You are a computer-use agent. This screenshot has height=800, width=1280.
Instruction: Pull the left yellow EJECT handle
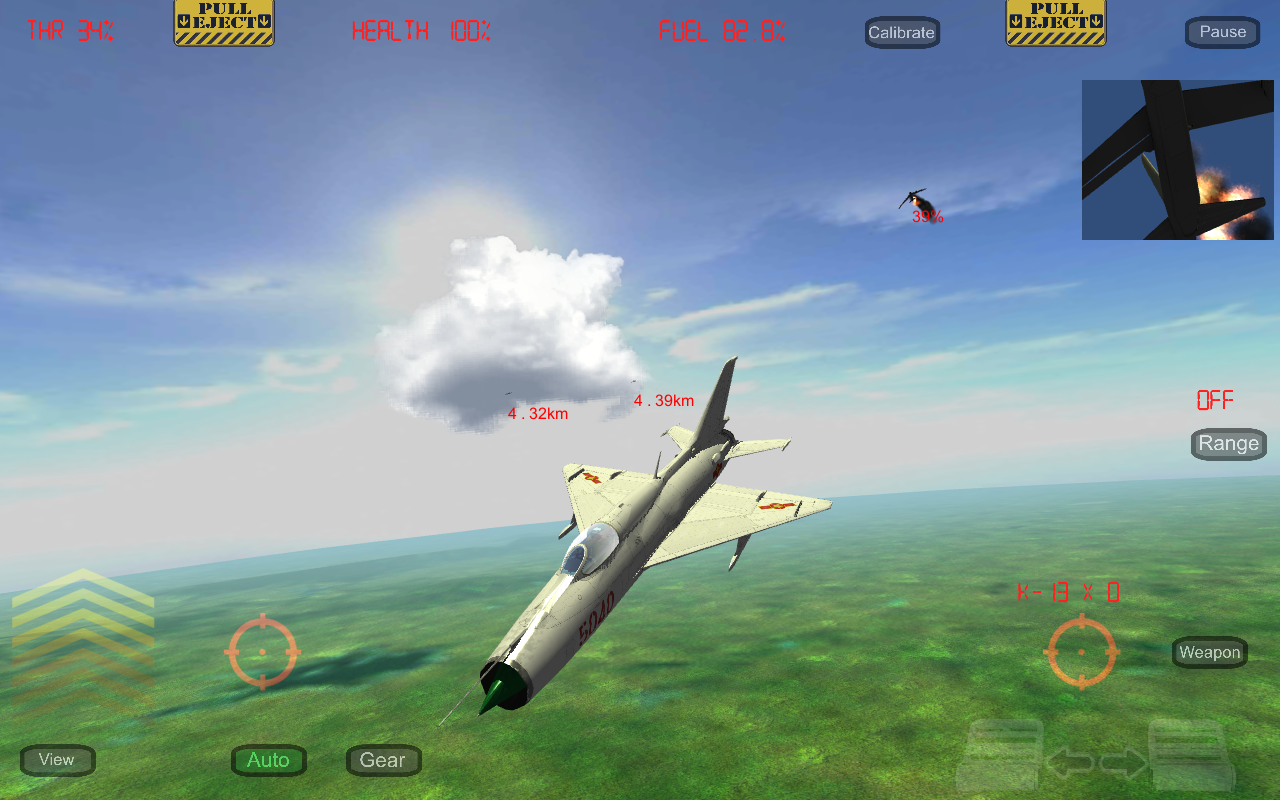[223, 22]
